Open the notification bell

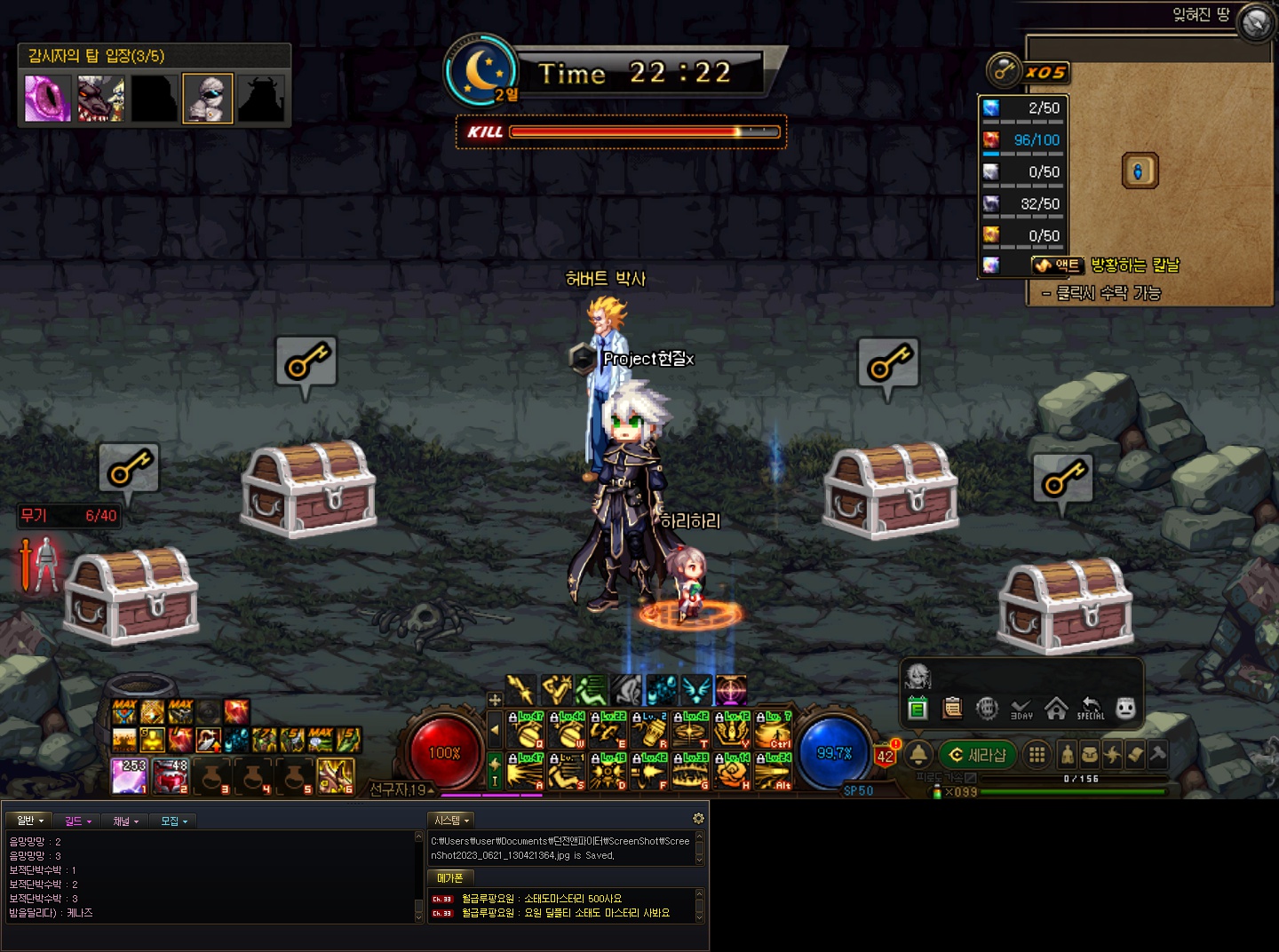918,755
